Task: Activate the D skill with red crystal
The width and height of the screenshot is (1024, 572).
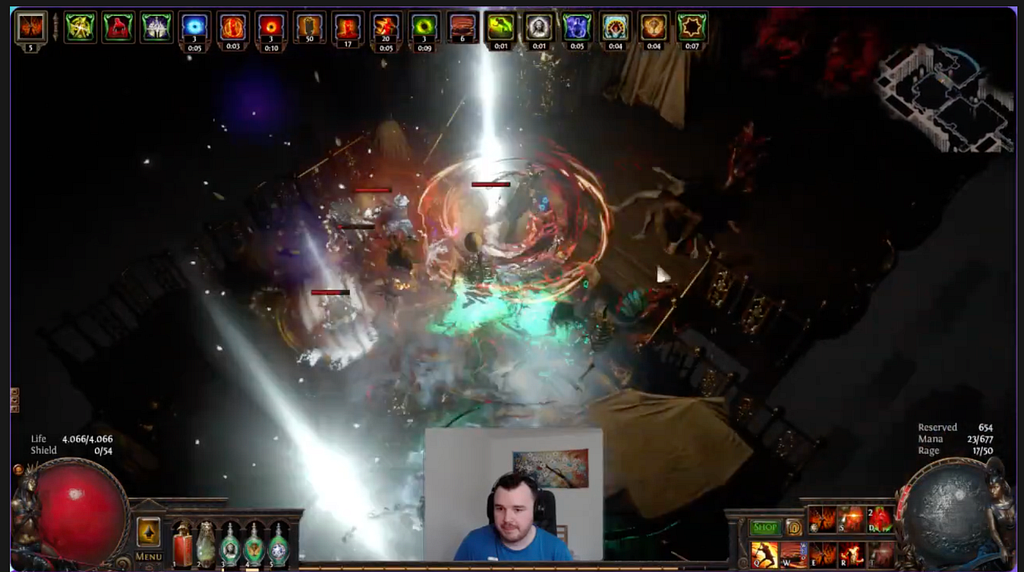Action: (881, 519)
